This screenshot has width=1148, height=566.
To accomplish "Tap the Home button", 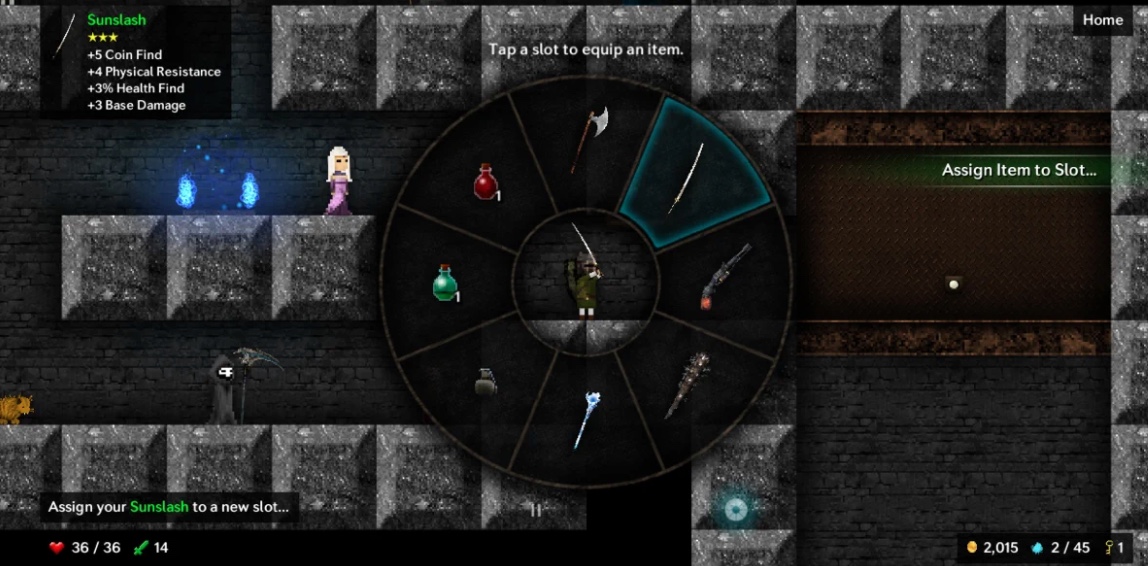I will [x=1103, y=20].
